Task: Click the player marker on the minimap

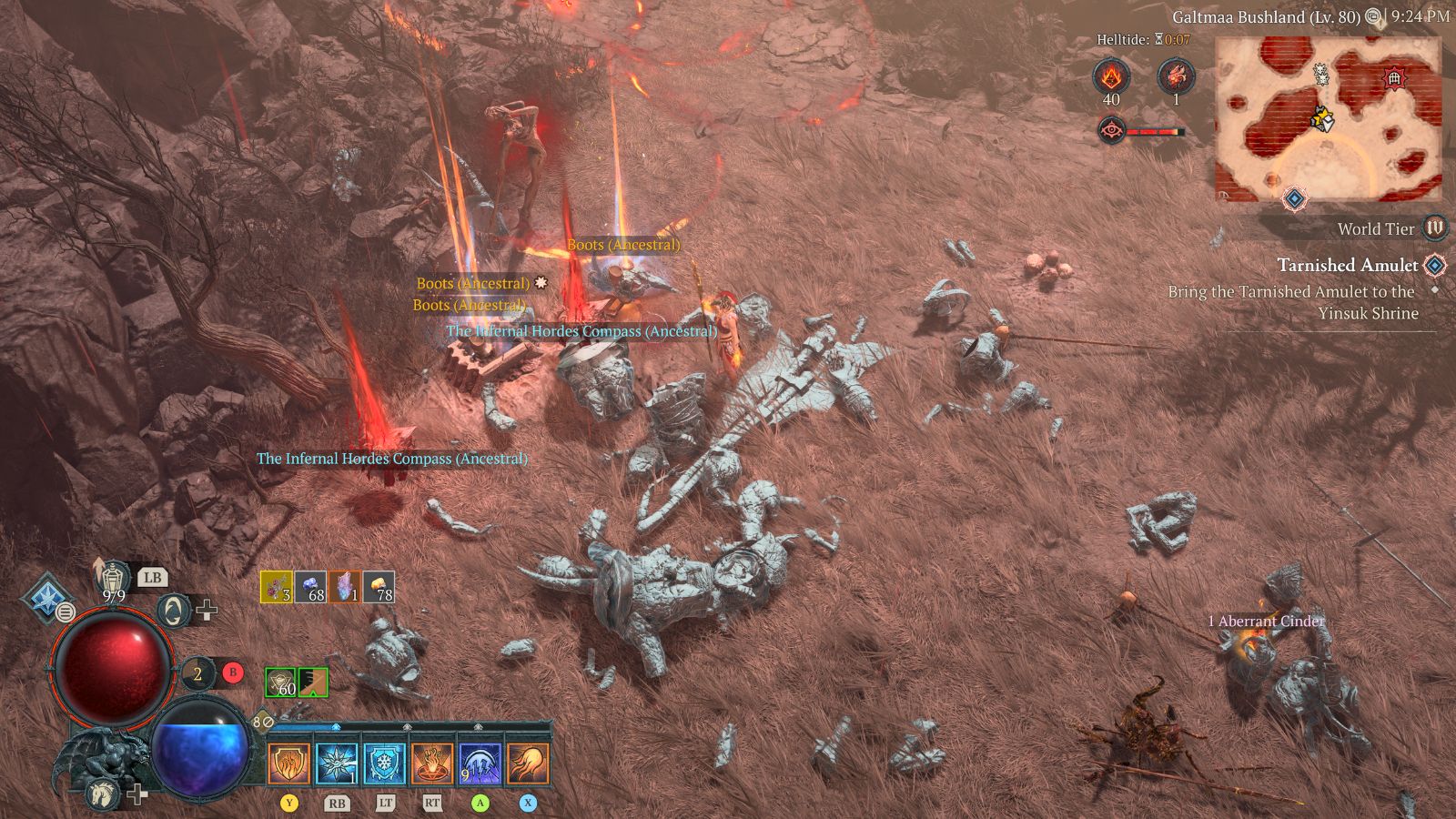Action: [1323, 120]
